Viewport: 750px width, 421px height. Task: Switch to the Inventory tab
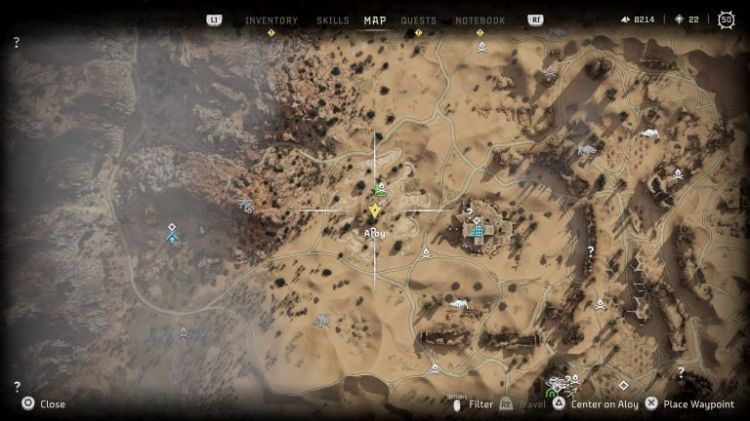pyautogui.click(x=271, y=20)
